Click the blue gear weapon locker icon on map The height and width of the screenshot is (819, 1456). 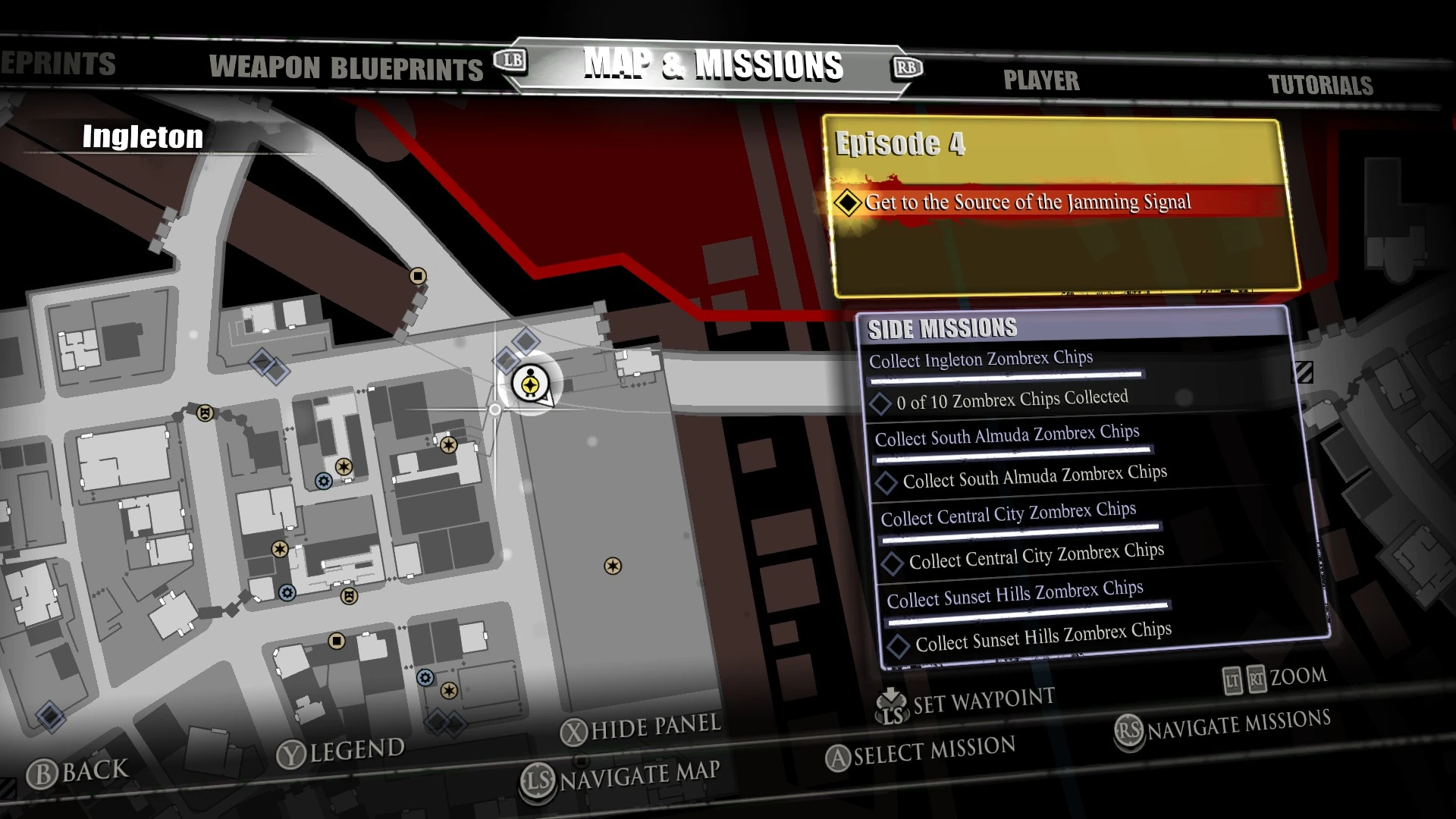[x=322, y=482]
